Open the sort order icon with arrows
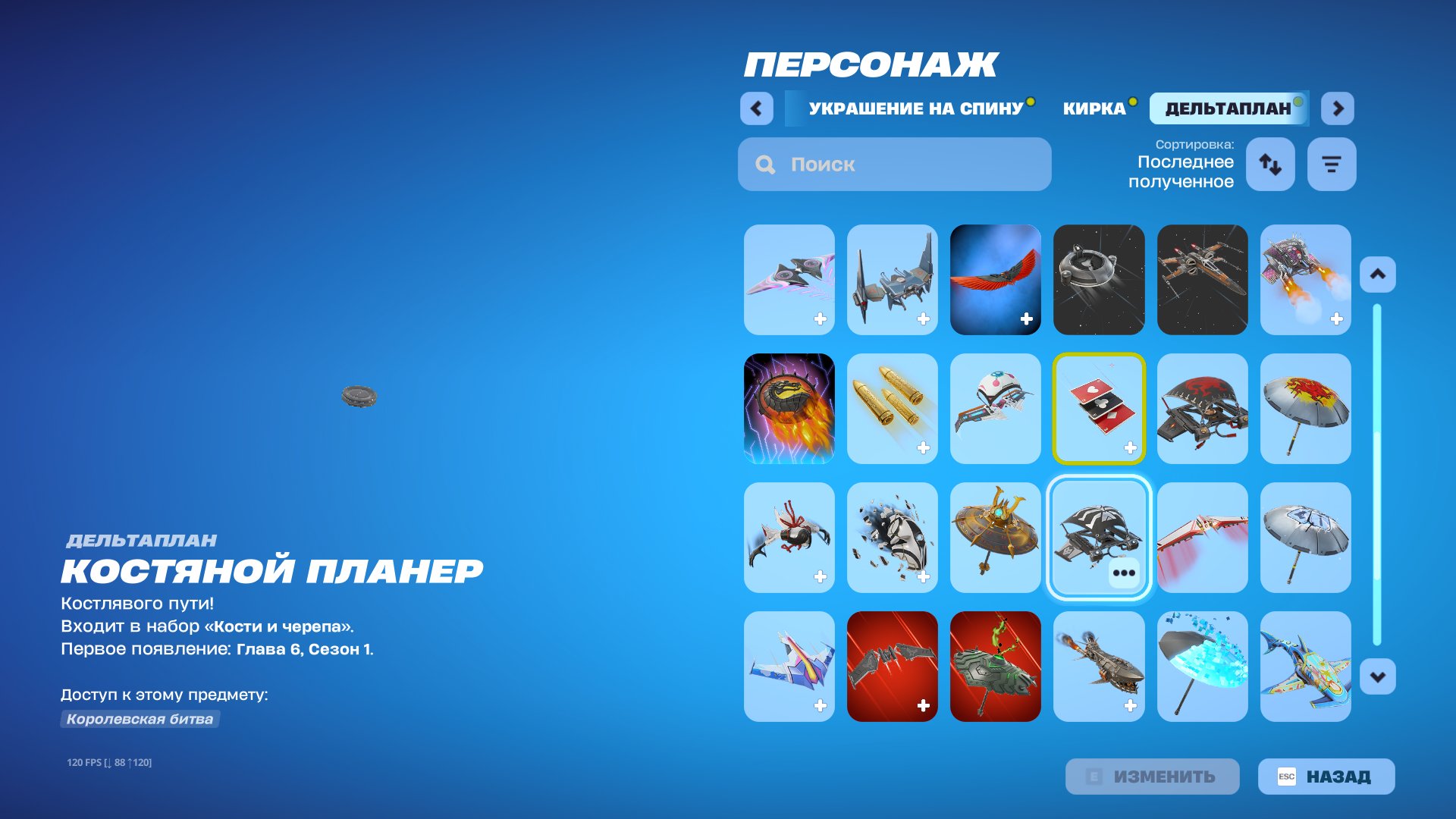 [x=1270, y=164]
